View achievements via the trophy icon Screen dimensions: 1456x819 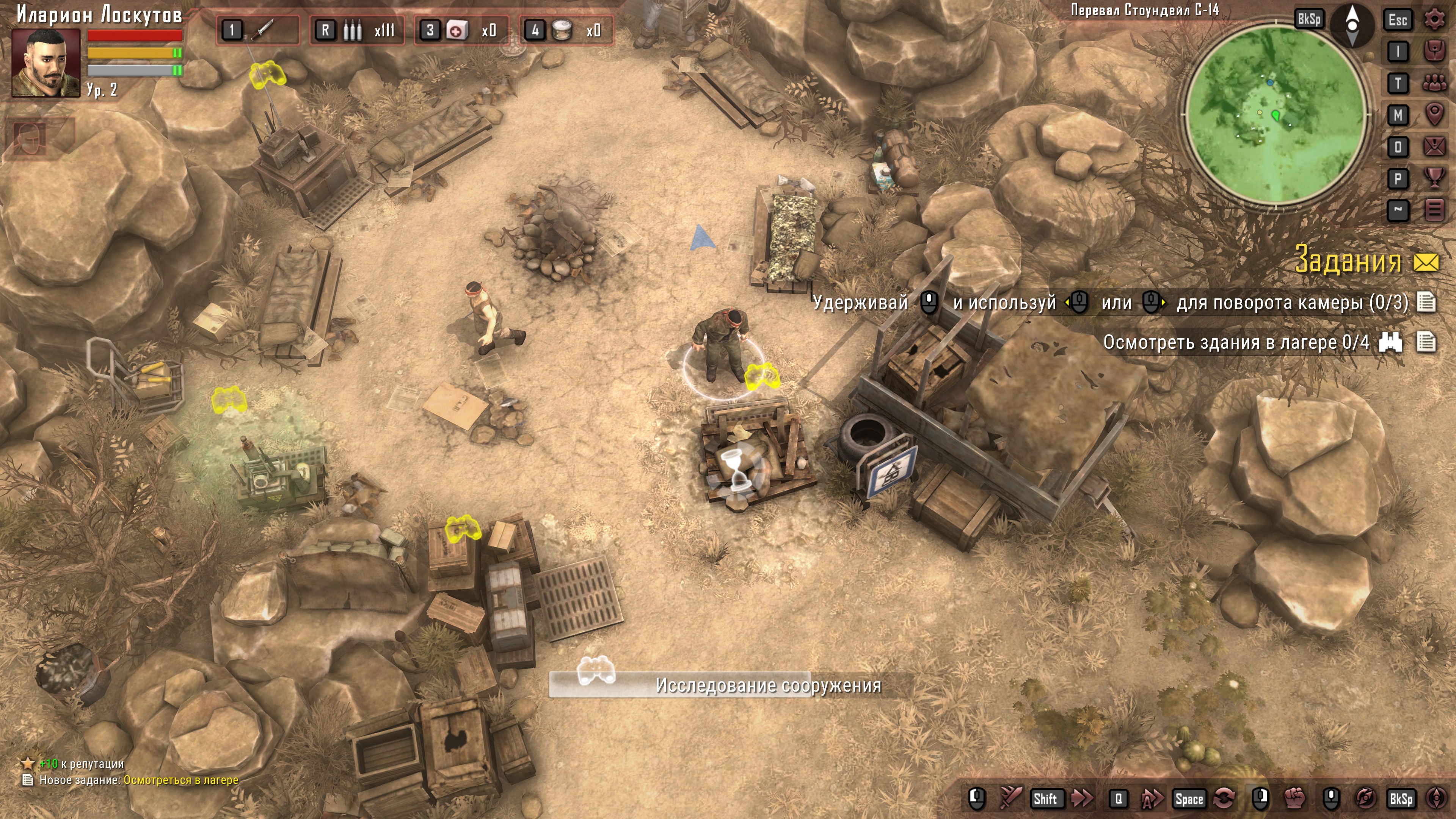point(1434,179)
